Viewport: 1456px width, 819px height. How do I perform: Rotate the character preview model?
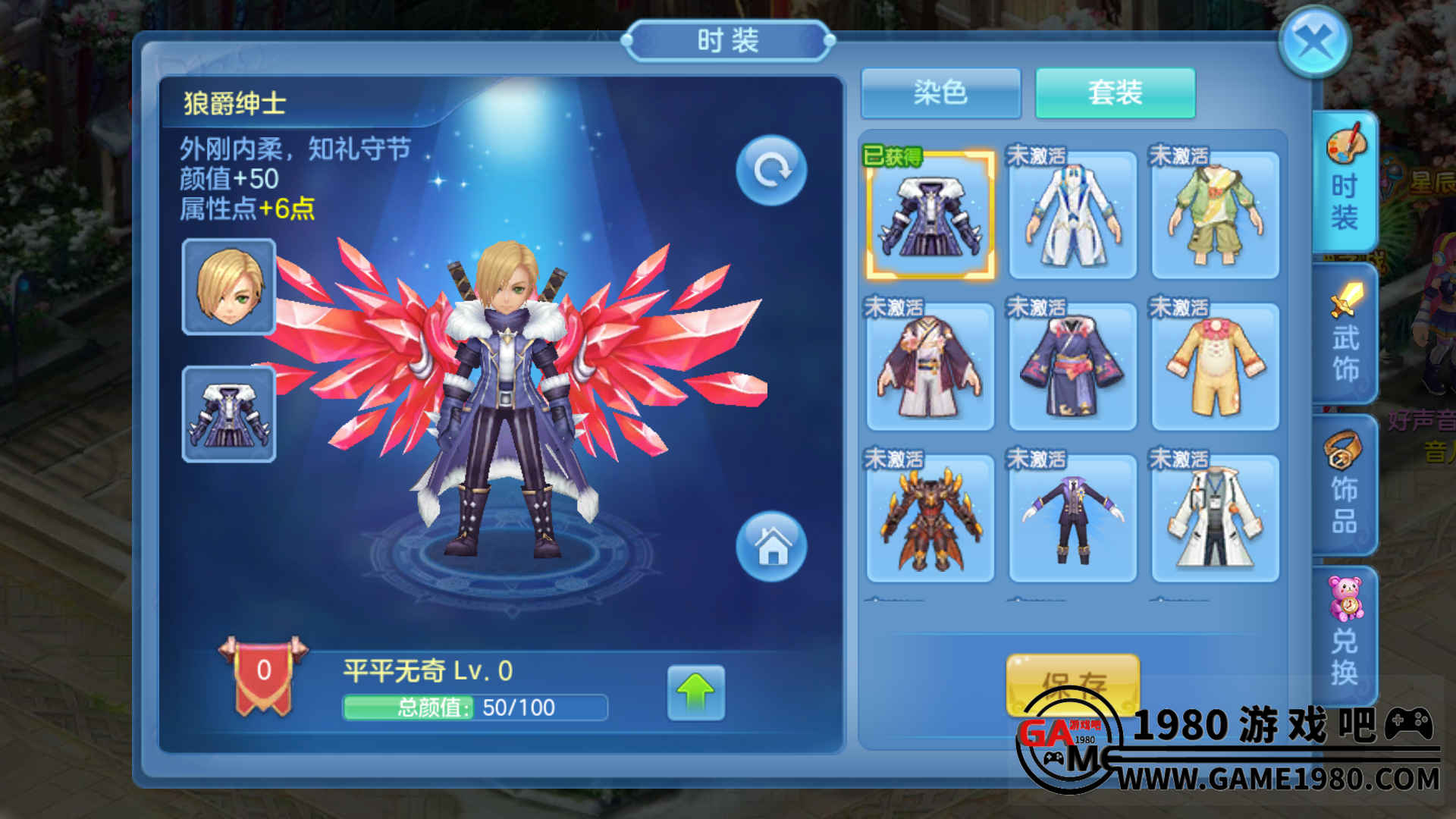point(771,170)
